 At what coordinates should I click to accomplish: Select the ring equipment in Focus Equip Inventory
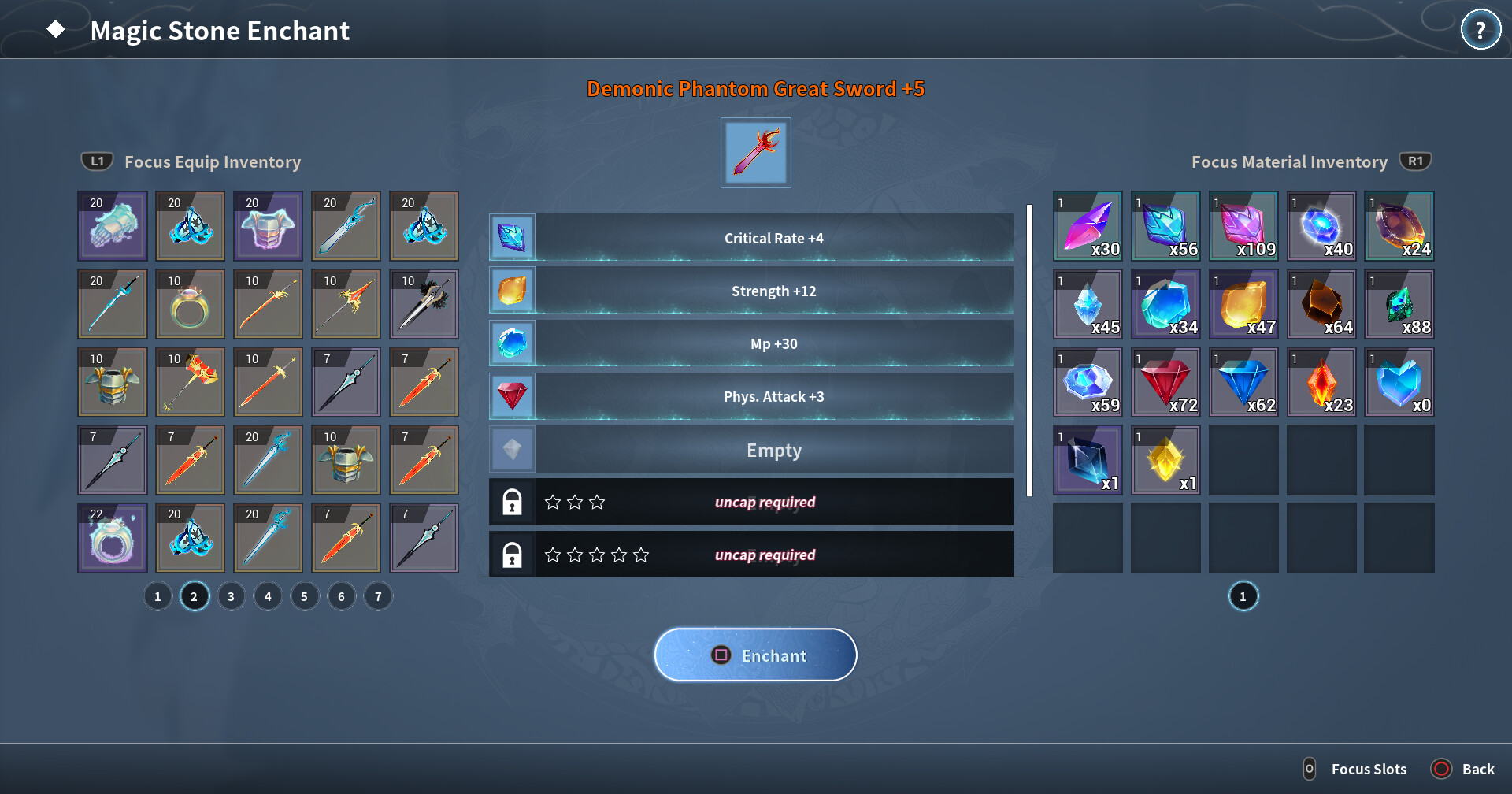[190, 303]
